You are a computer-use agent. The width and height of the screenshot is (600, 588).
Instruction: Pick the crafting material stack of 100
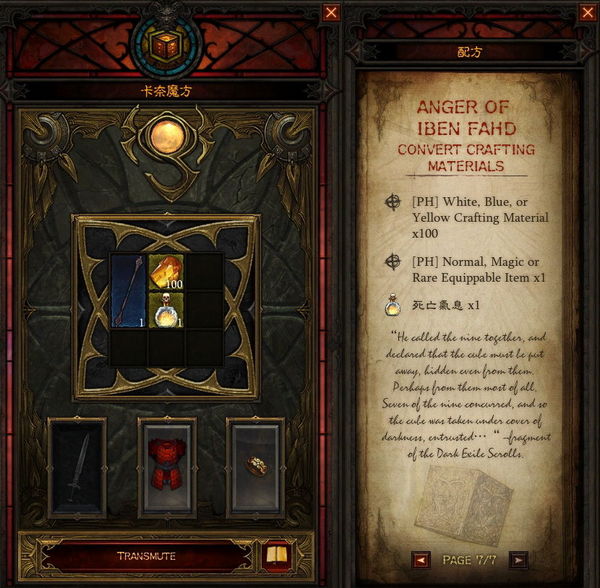click(x=166, y=272)
